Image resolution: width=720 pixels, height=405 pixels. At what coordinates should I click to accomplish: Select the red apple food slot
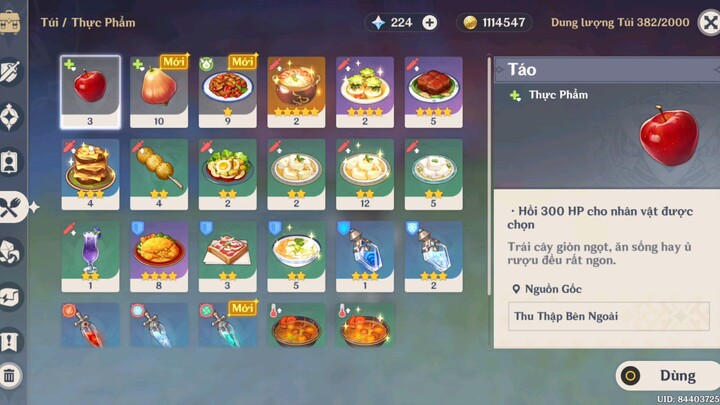(x=90, y=90)
